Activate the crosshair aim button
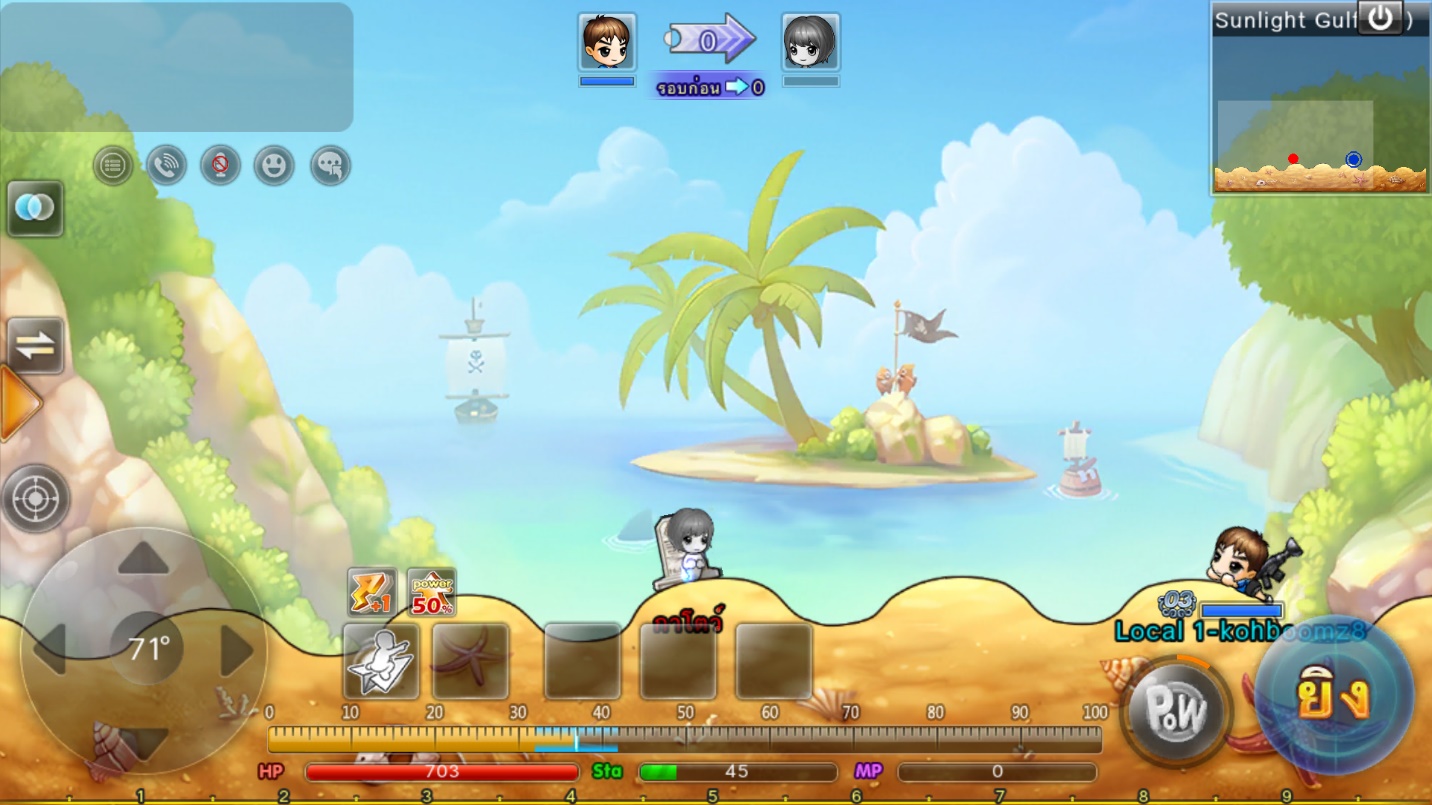 coord(36,498)
